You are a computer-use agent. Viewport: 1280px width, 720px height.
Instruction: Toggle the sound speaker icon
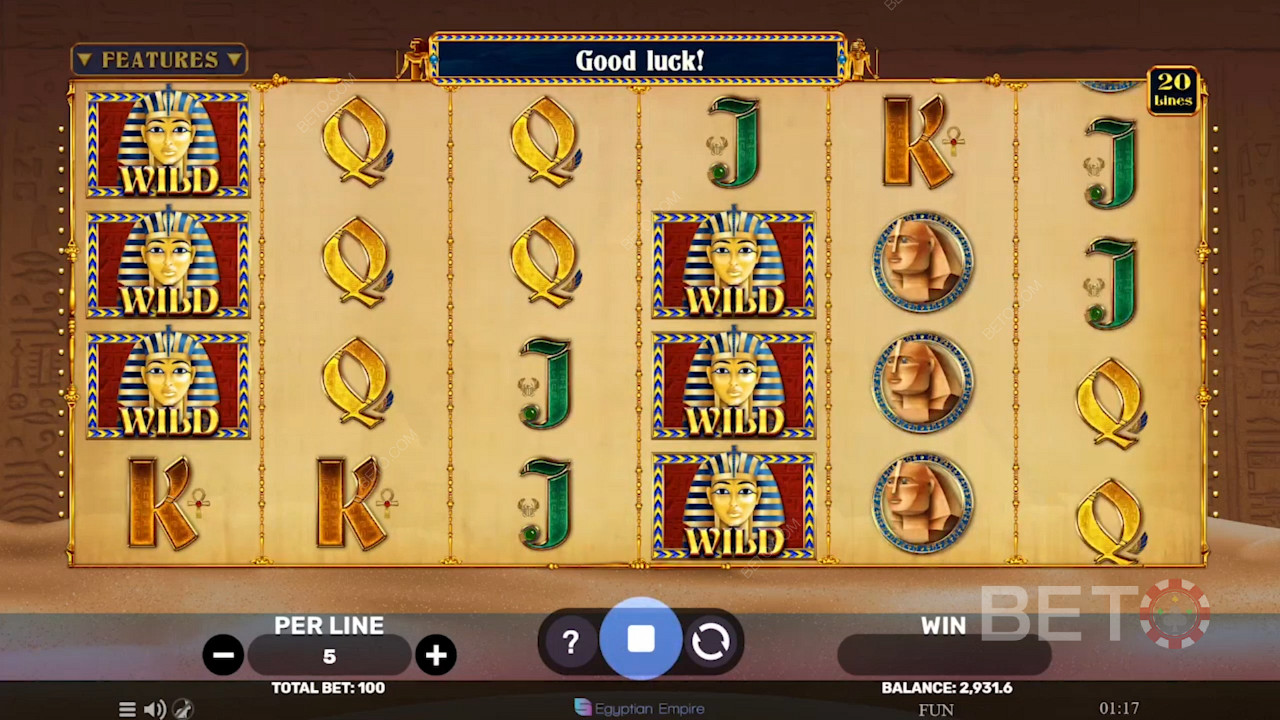(154, 709)
